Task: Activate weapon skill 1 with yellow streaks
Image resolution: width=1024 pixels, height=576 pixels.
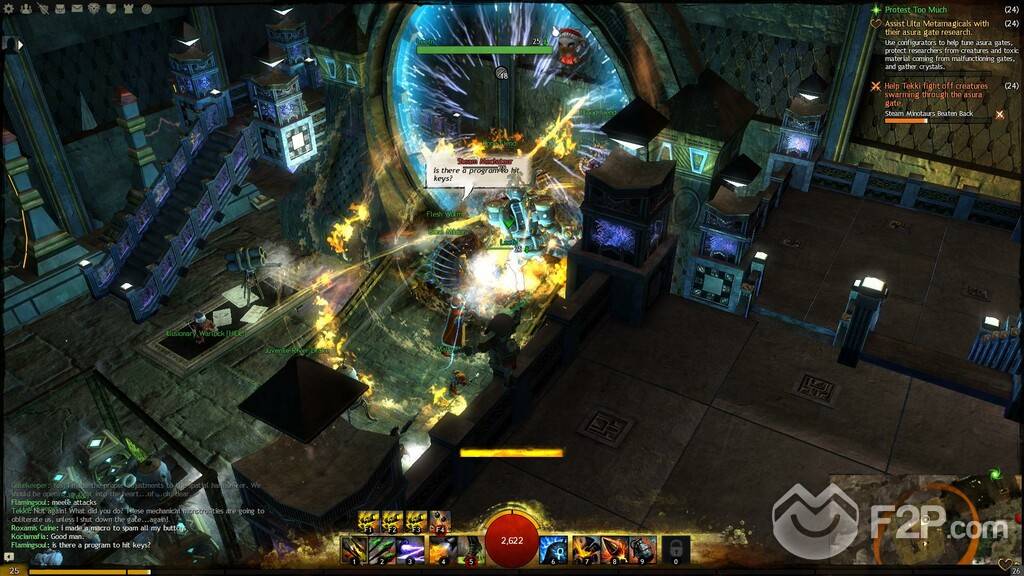Action: (353, 548)
